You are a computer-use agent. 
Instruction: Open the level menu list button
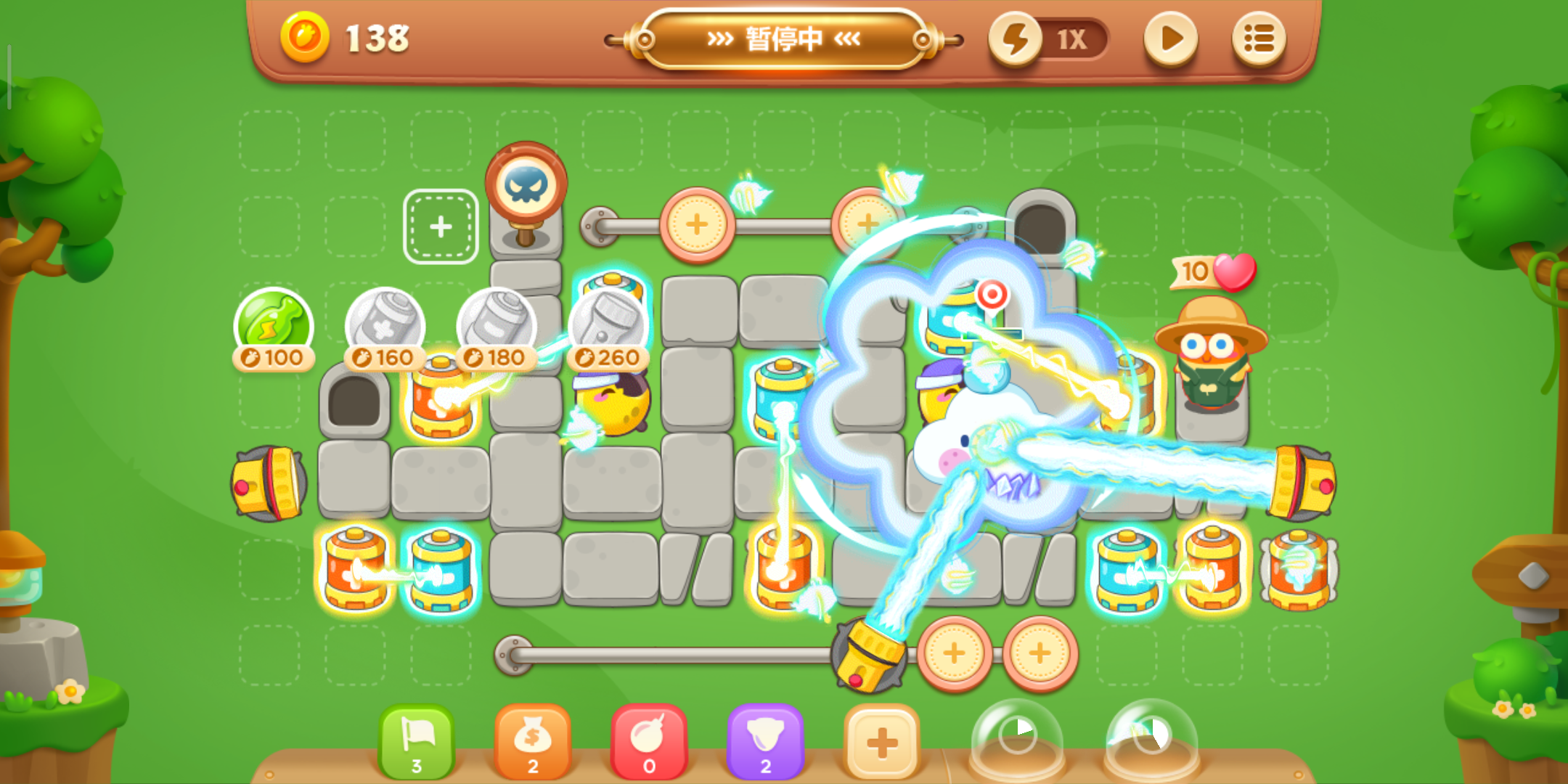[x=1259, y=38]
